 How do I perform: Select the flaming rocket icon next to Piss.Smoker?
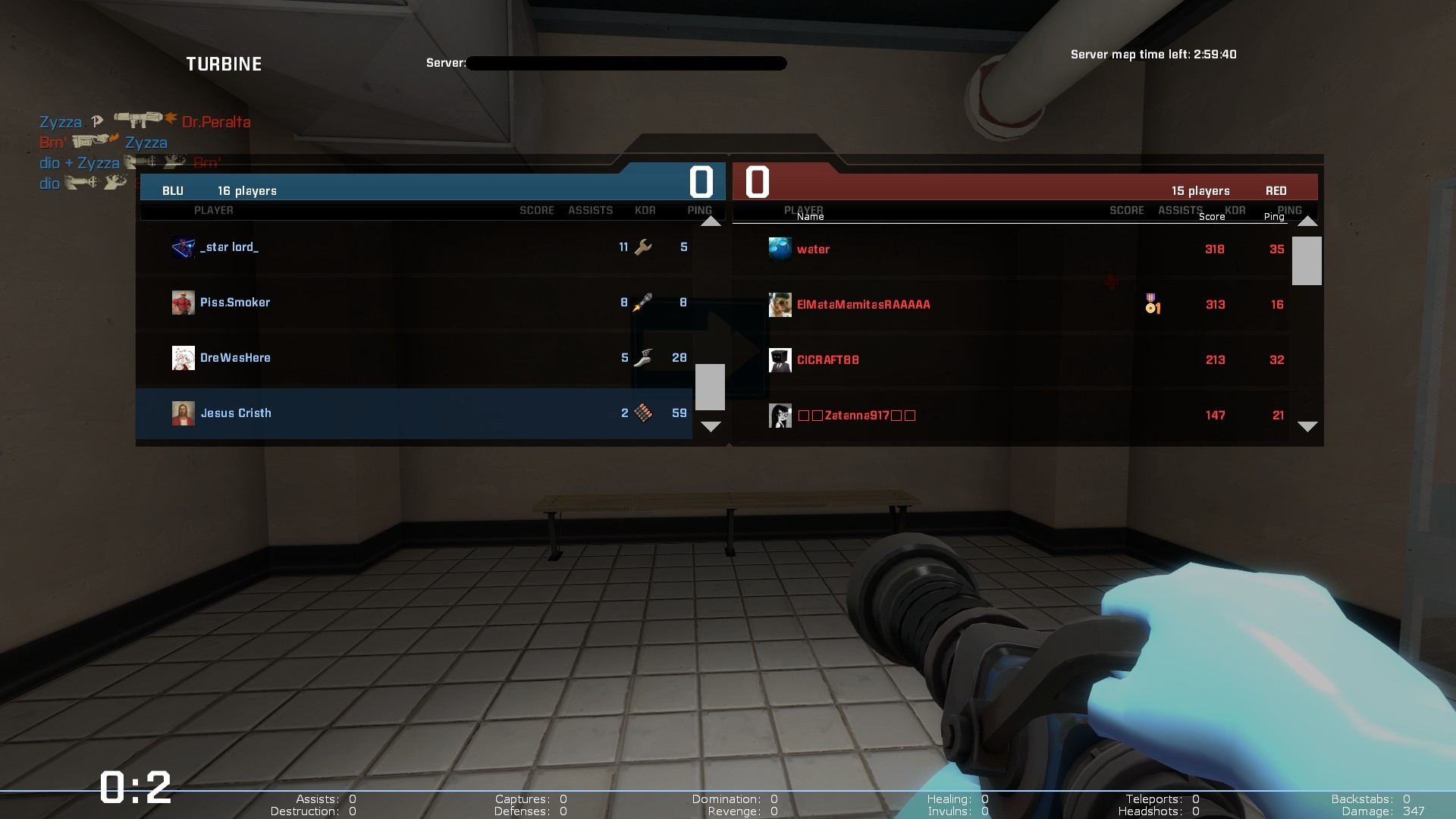[x=641, y=302]
